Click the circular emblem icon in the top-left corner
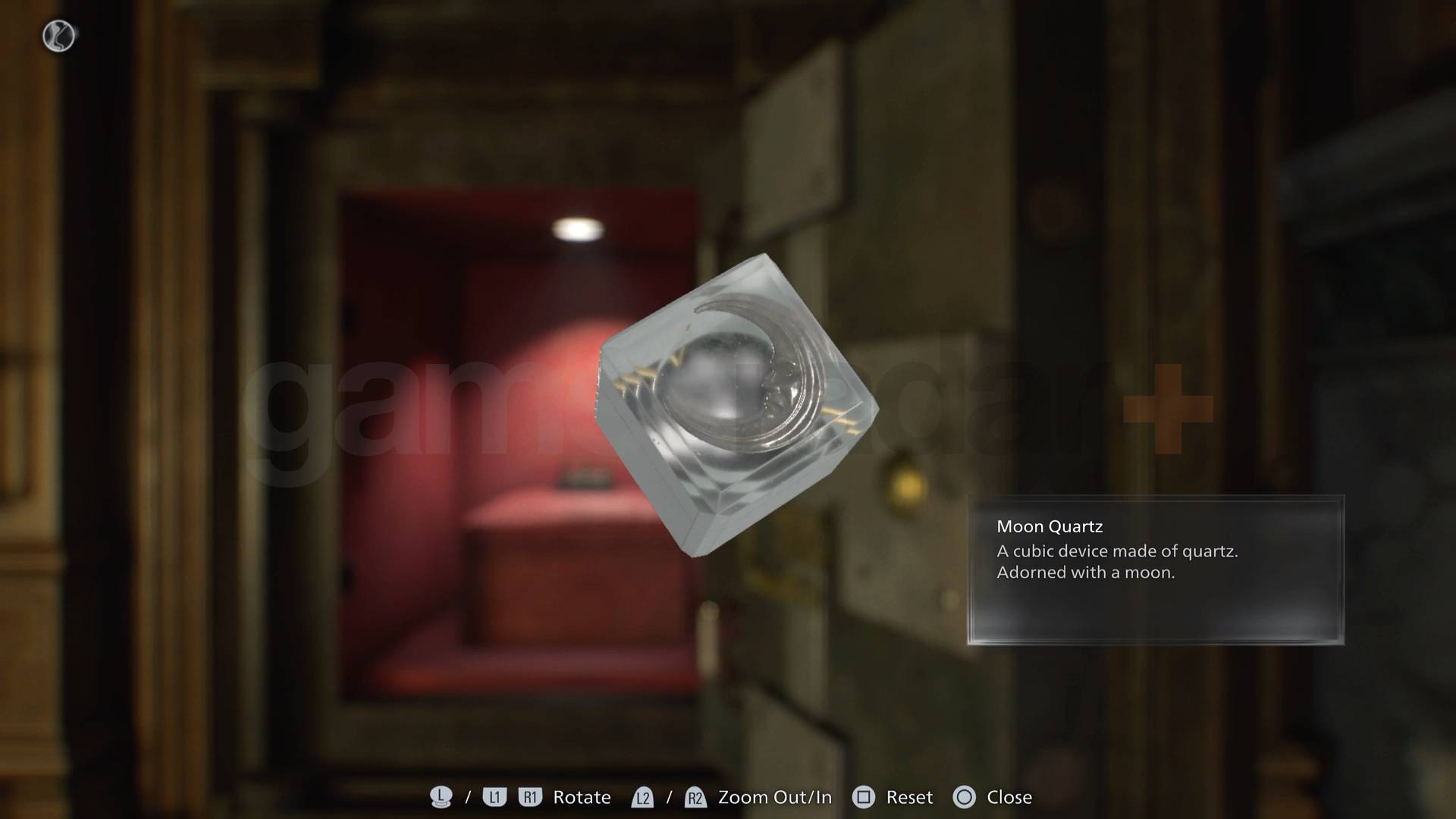This screenshot has height=819, width=1456. (x=57, y=36)
